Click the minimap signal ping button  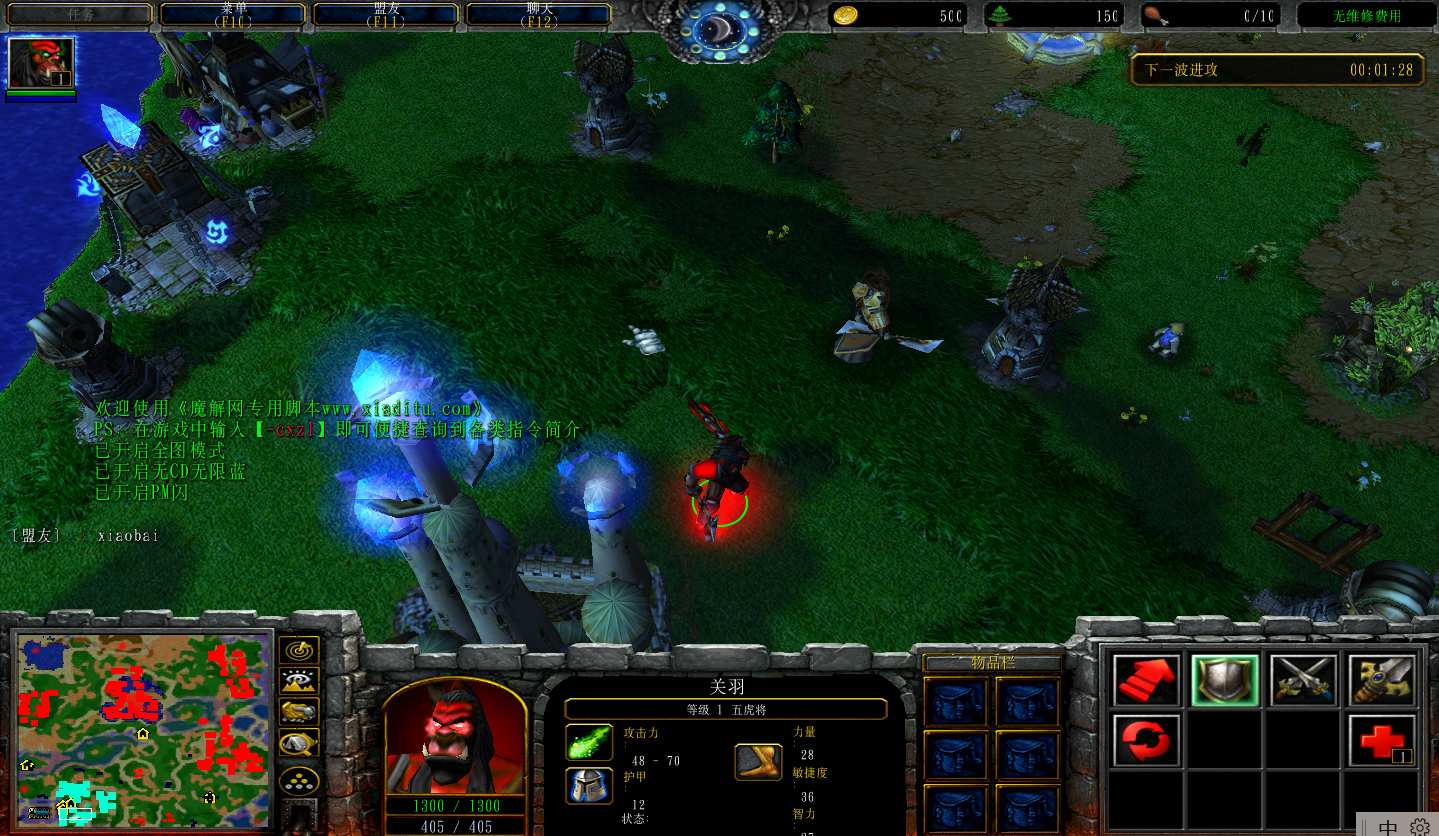(299, 651)
